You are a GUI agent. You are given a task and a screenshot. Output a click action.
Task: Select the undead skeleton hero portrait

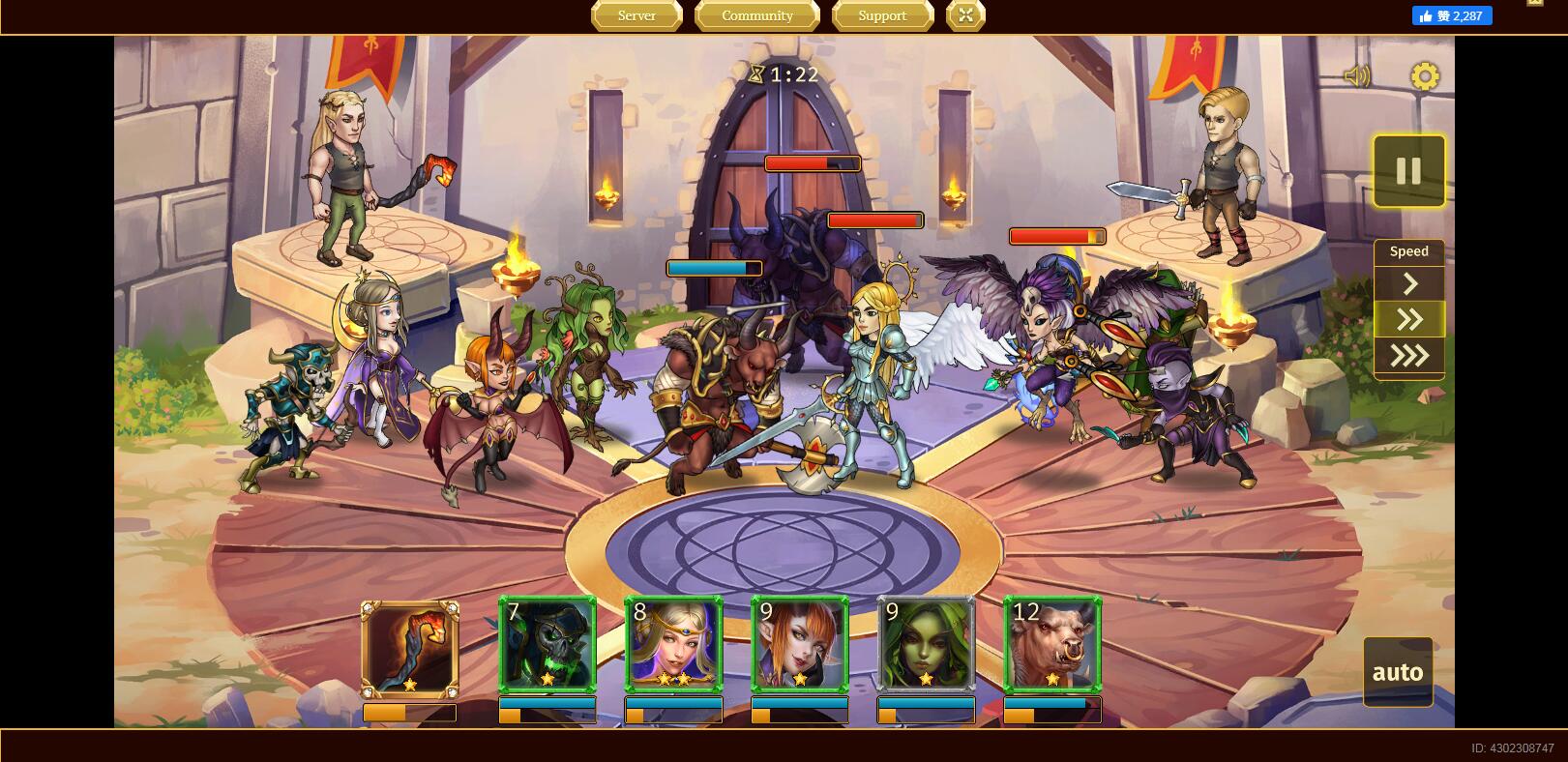(x=547, y=644)
